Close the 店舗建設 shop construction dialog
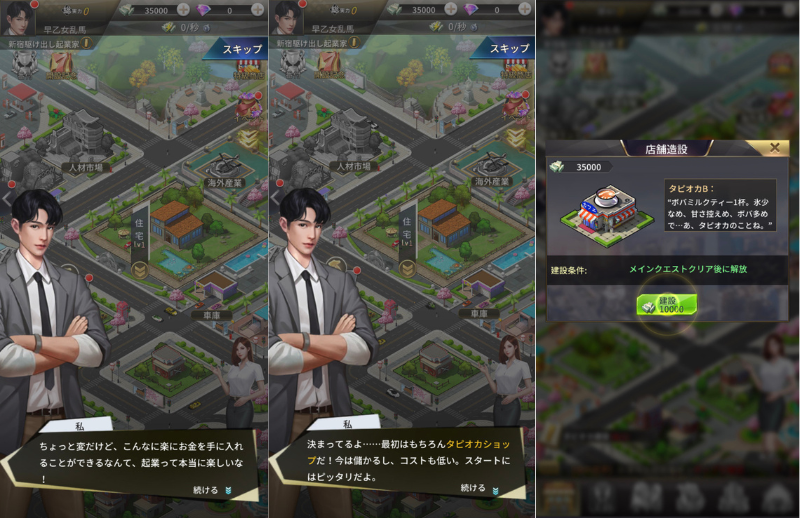Screen dimensions: 800x518 [773, 148]
